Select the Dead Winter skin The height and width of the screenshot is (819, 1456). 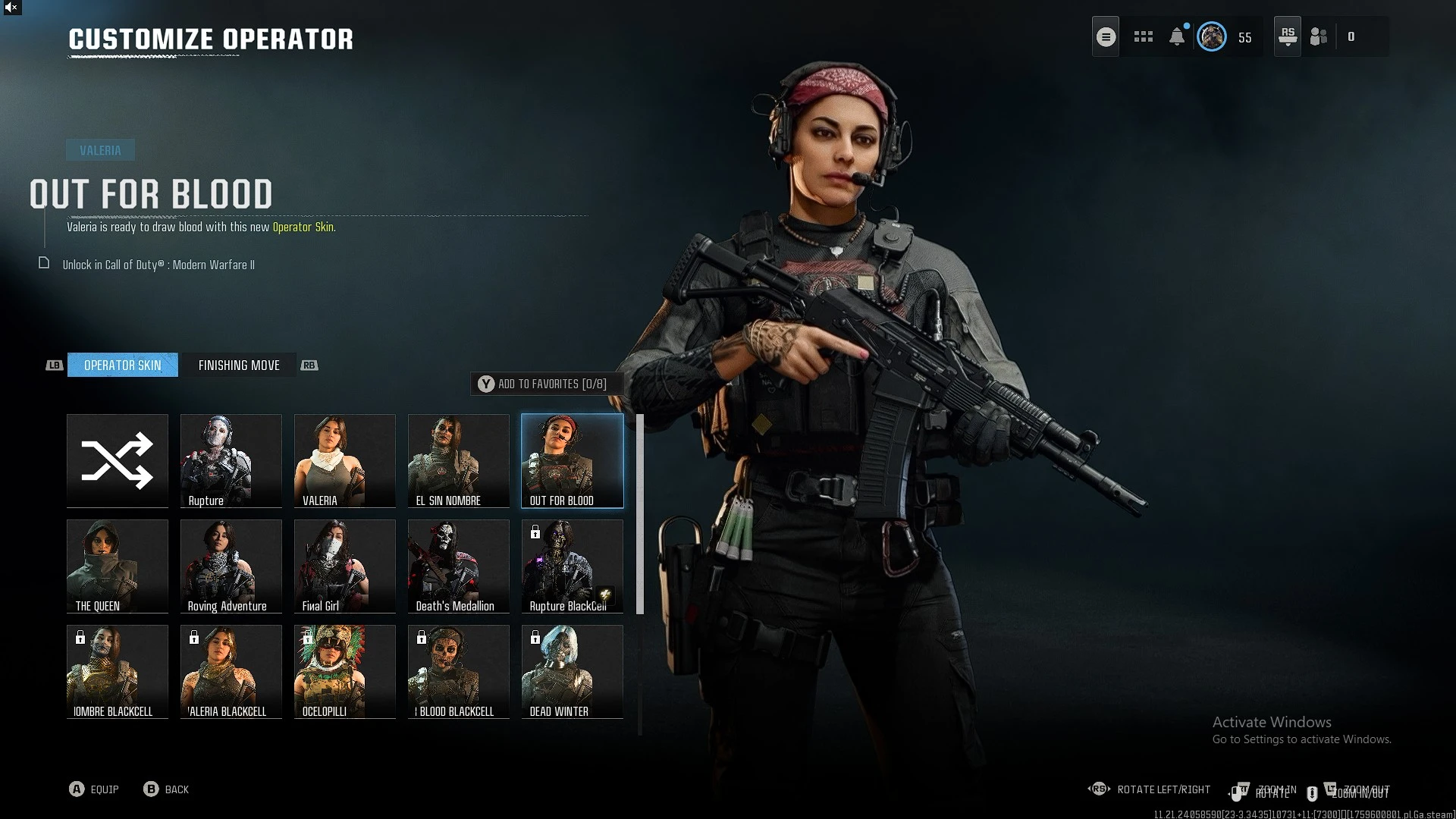(573, 671)
